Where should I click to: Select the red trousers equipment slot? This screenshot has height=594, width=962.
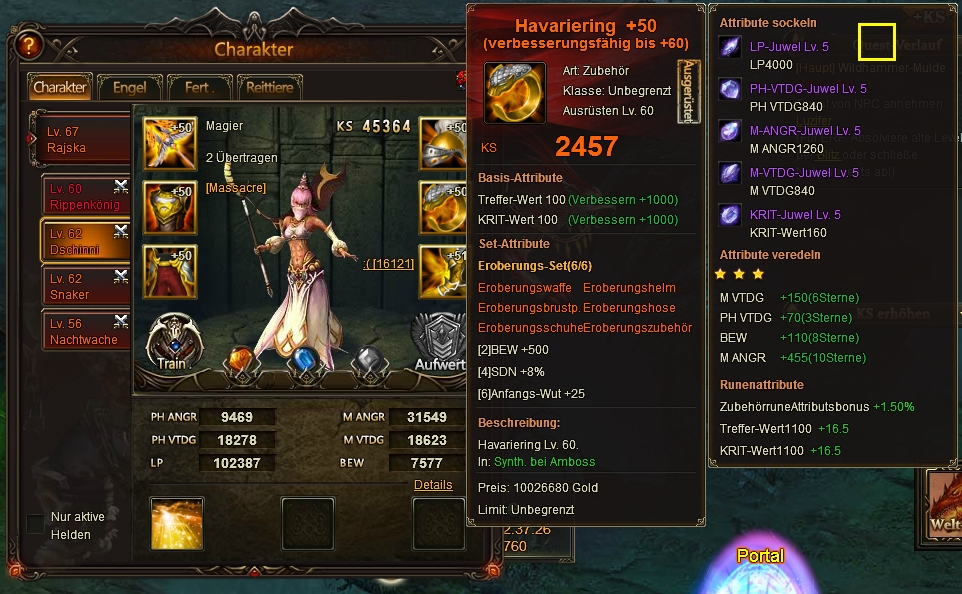(167, 270)
